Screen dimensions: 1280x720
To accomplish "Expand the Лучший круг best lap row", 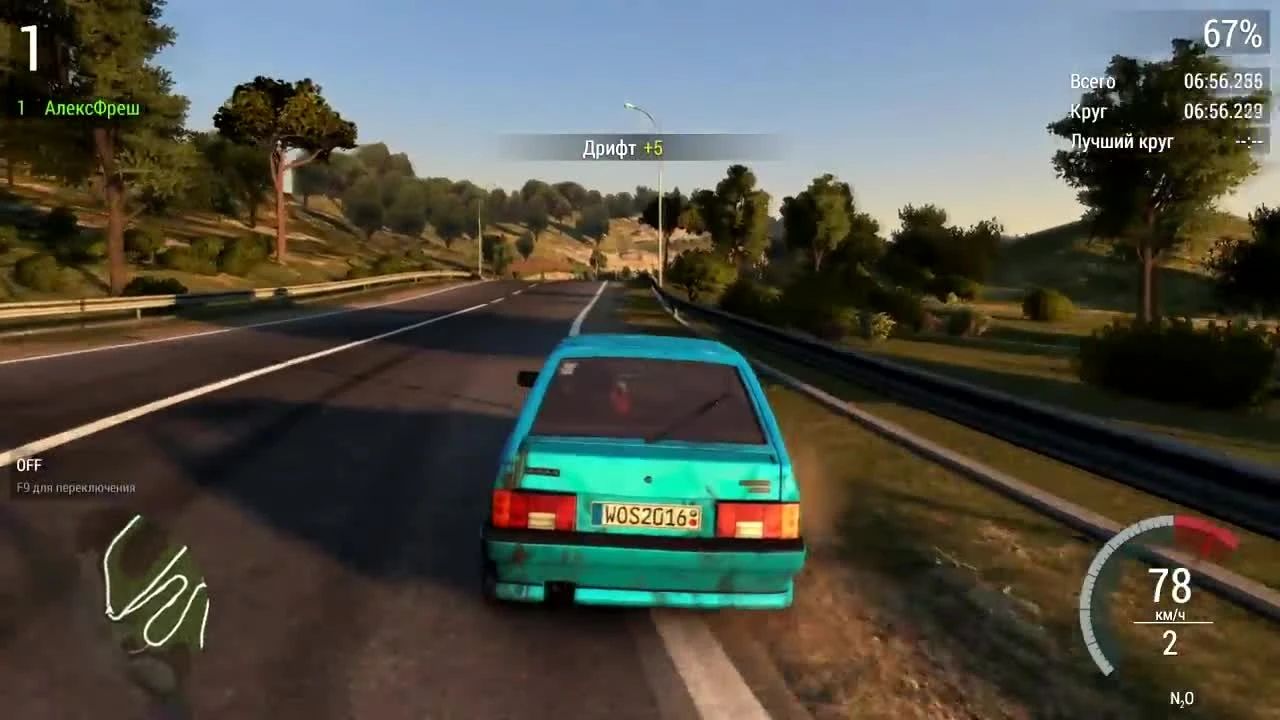I will pos(1121,143).
